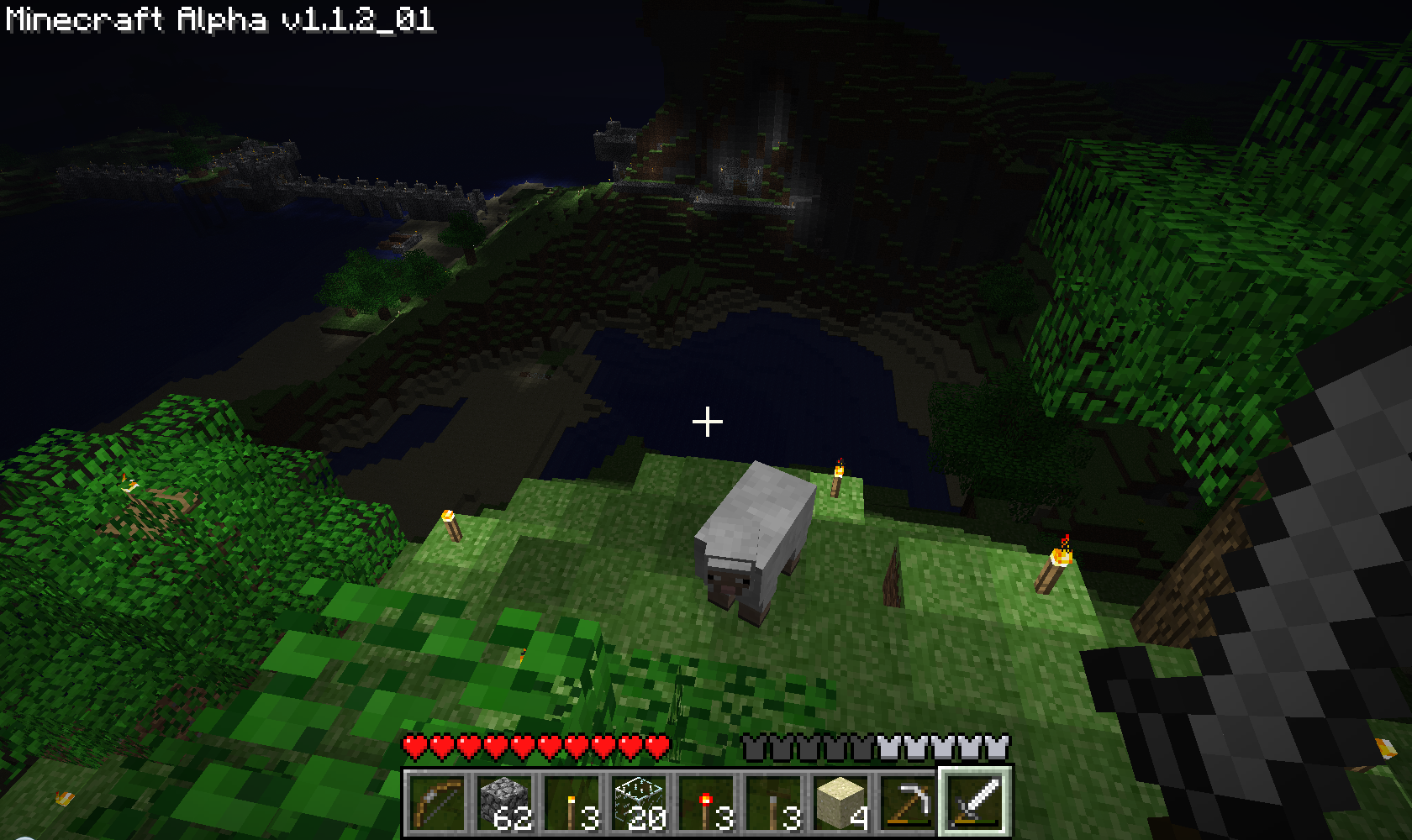
Task: Select the cobblestone stack slot
Action: point(504,803)
